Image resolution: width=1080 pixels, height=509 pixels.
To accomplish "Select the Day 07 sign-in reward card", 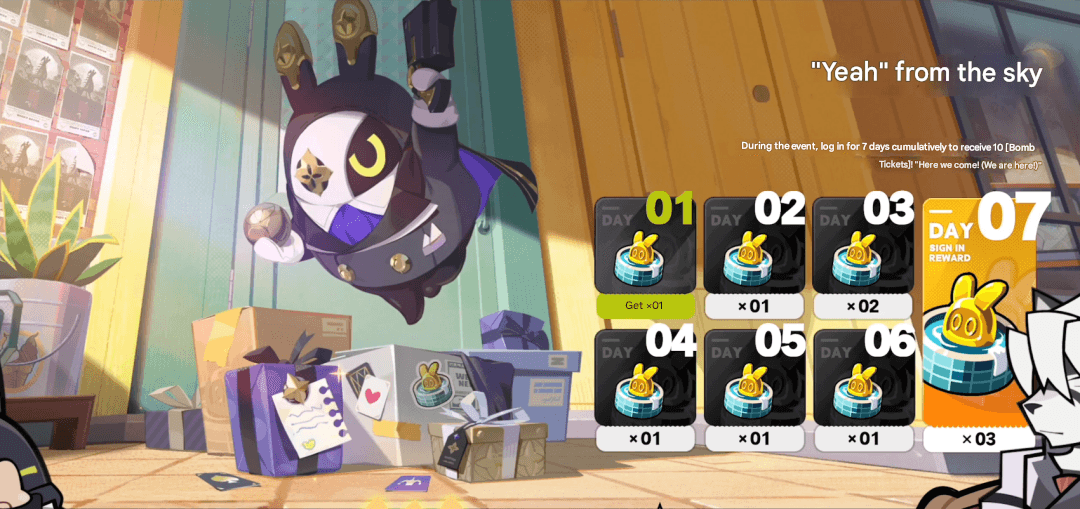I will tap(978, 320).
